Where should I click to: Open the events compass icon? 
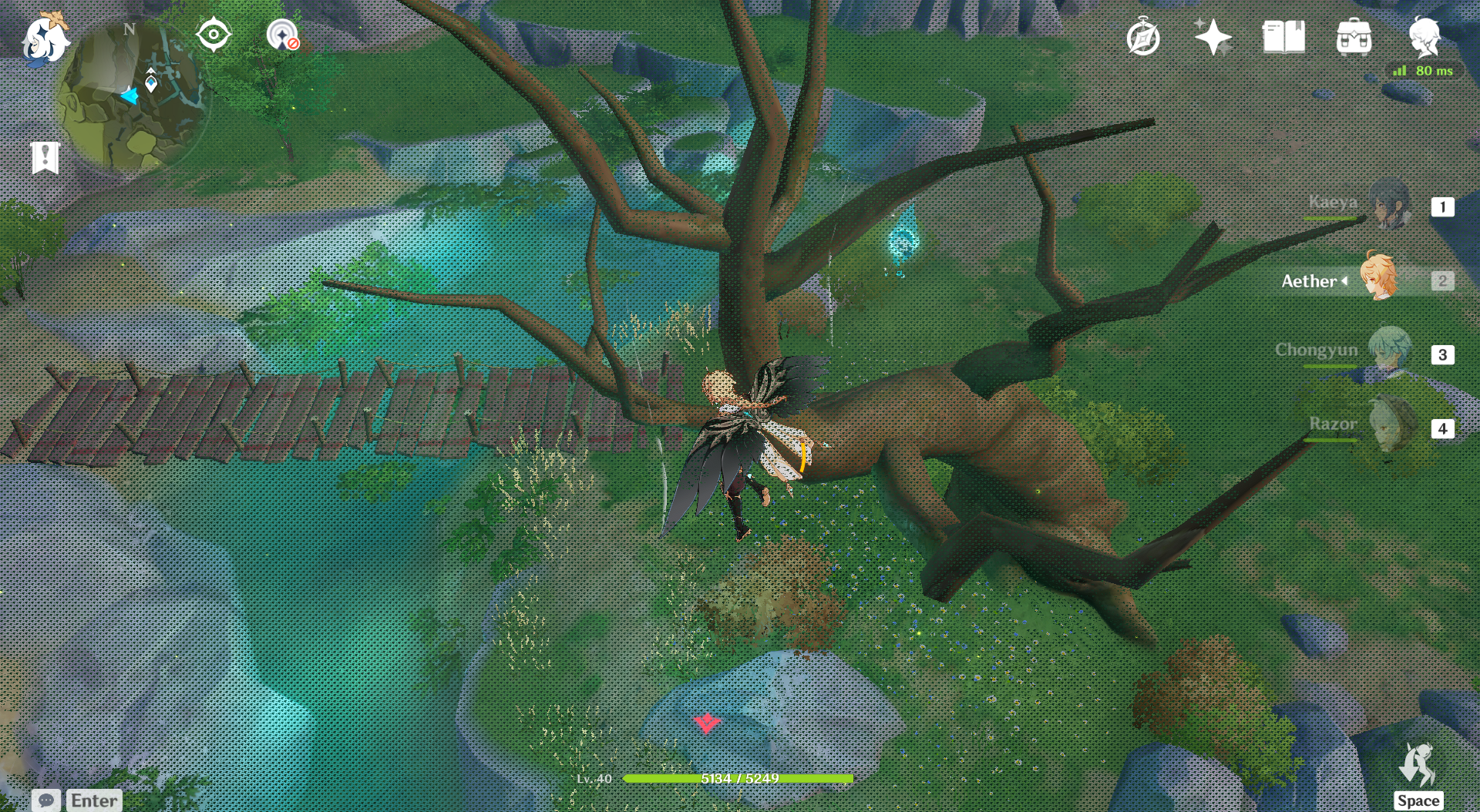point(1142,38)
